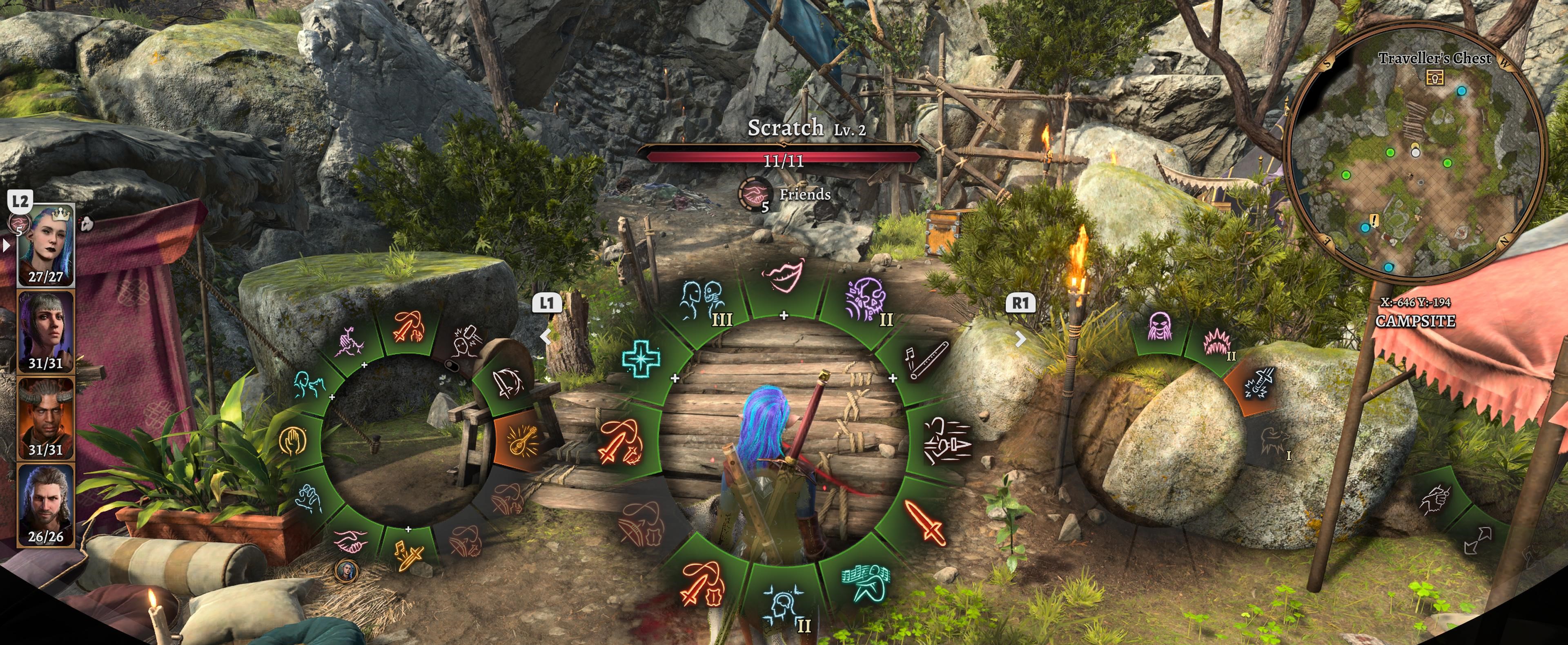1568x645 pixels.
Task: Activate the yellow raised hand ability
Action: point(294,440)
